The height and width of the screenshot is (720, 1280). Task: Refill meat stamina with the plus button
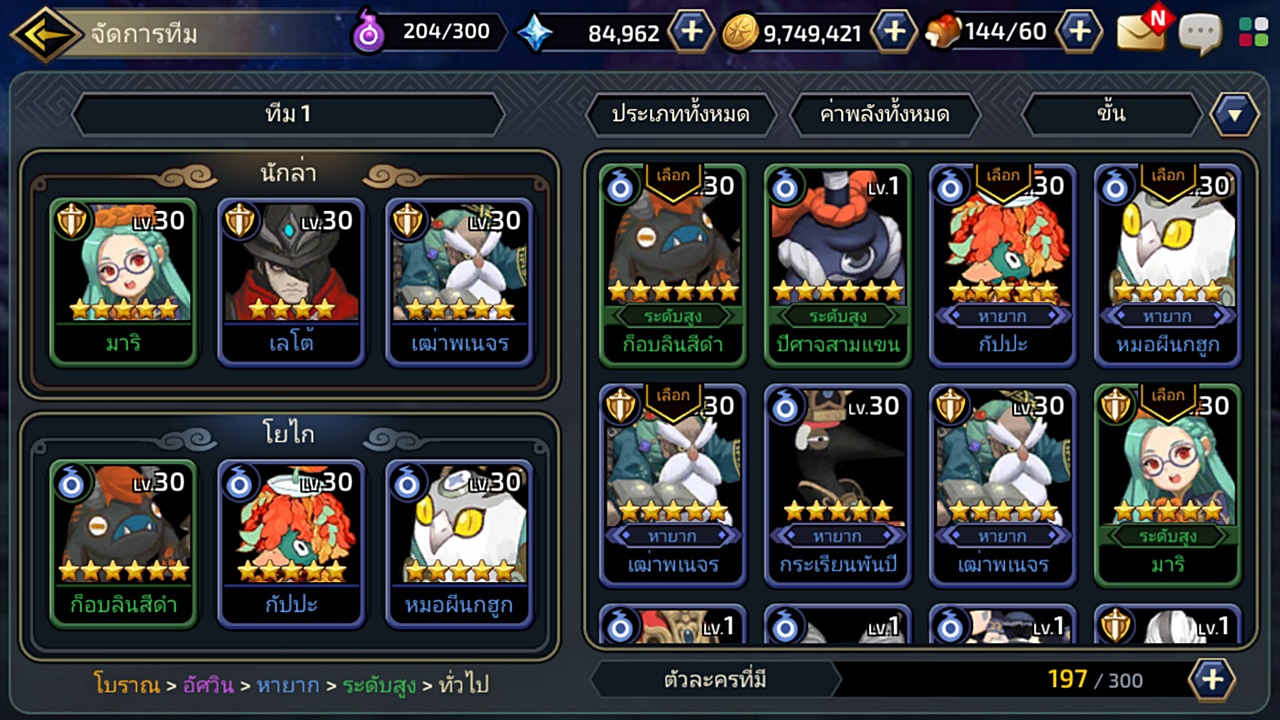tap(1079, 32)
